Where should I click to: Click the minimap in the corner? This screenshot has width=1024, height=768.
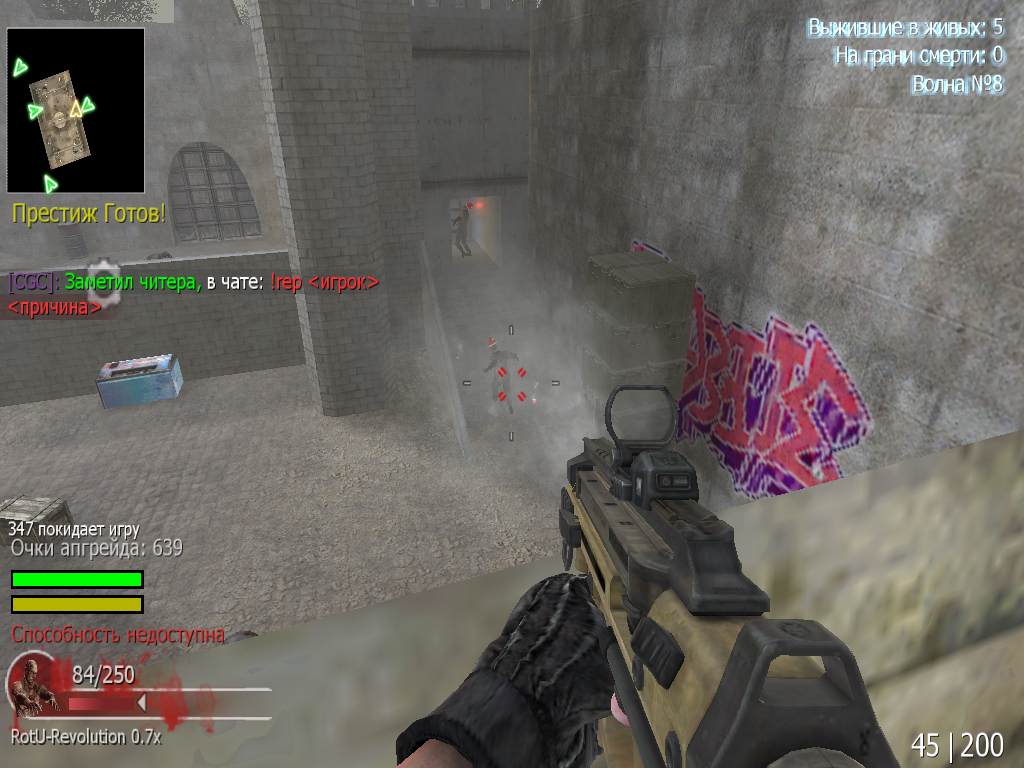pos(76,110)
